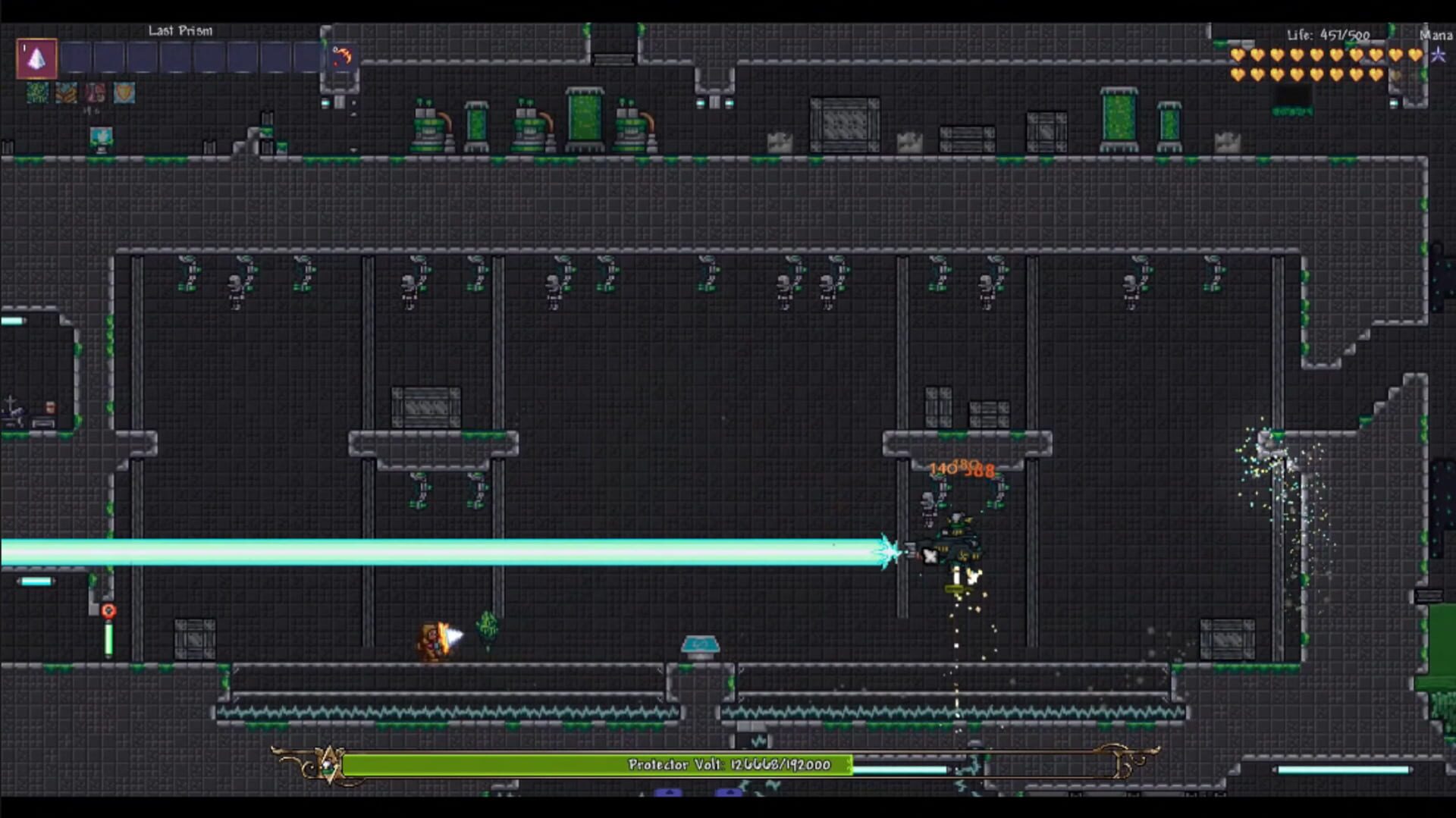This screenshot has height=818, width=1456.
Task: Click the grappling hook equipment icon near the hotbar
Action: tap(342, 55)
